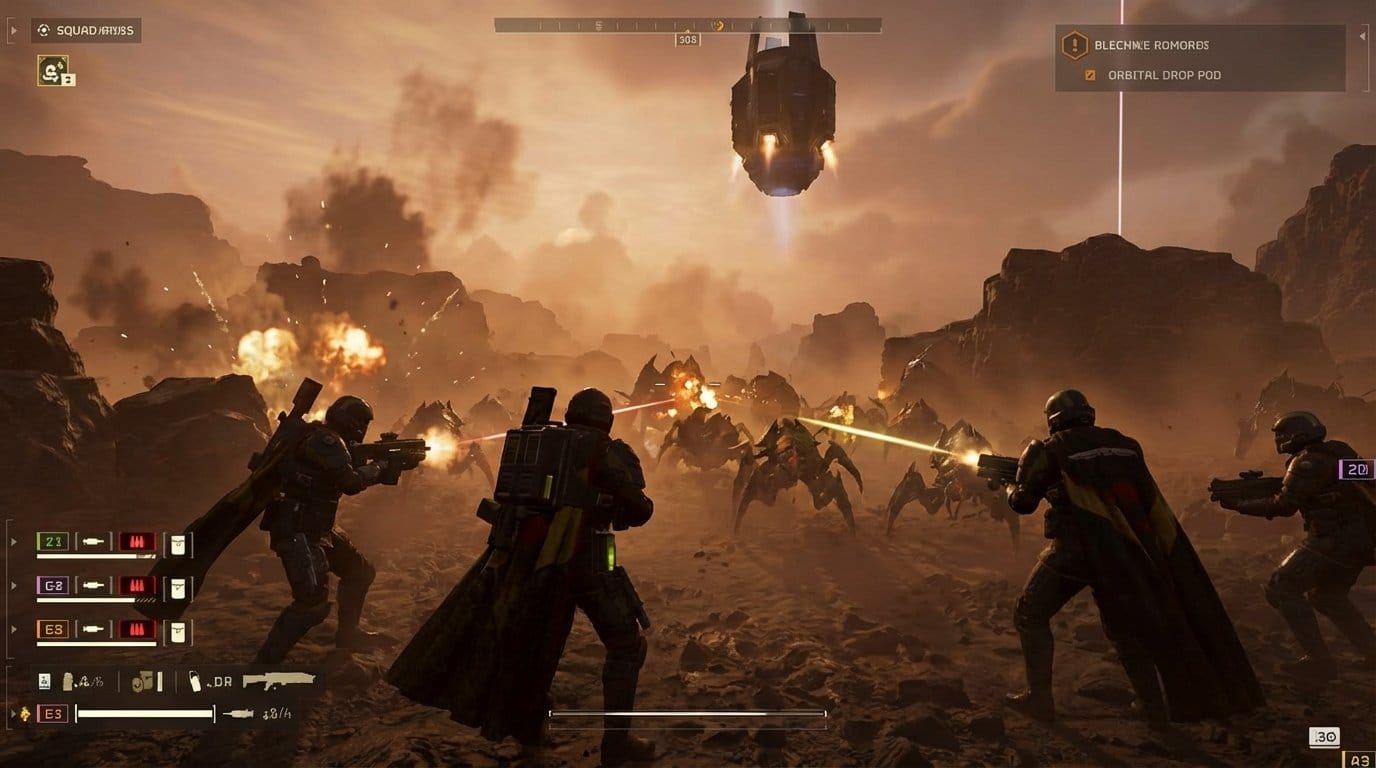The width and height of the screenshot is (1376, 768).
Task: Click the rifle weapon icon in the loadout bar
Action: (278, 681)
